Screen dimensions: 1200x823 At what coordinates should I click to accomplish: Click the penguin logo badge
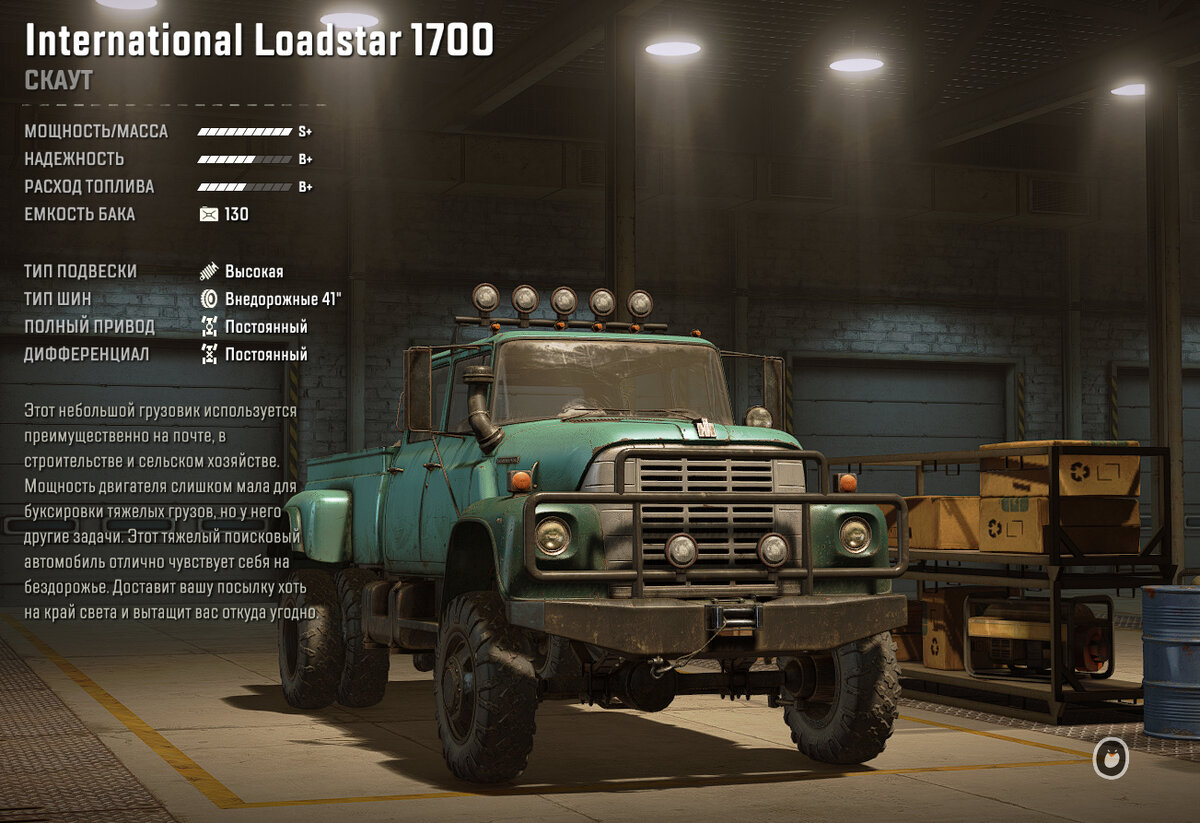coord(1110,760)
